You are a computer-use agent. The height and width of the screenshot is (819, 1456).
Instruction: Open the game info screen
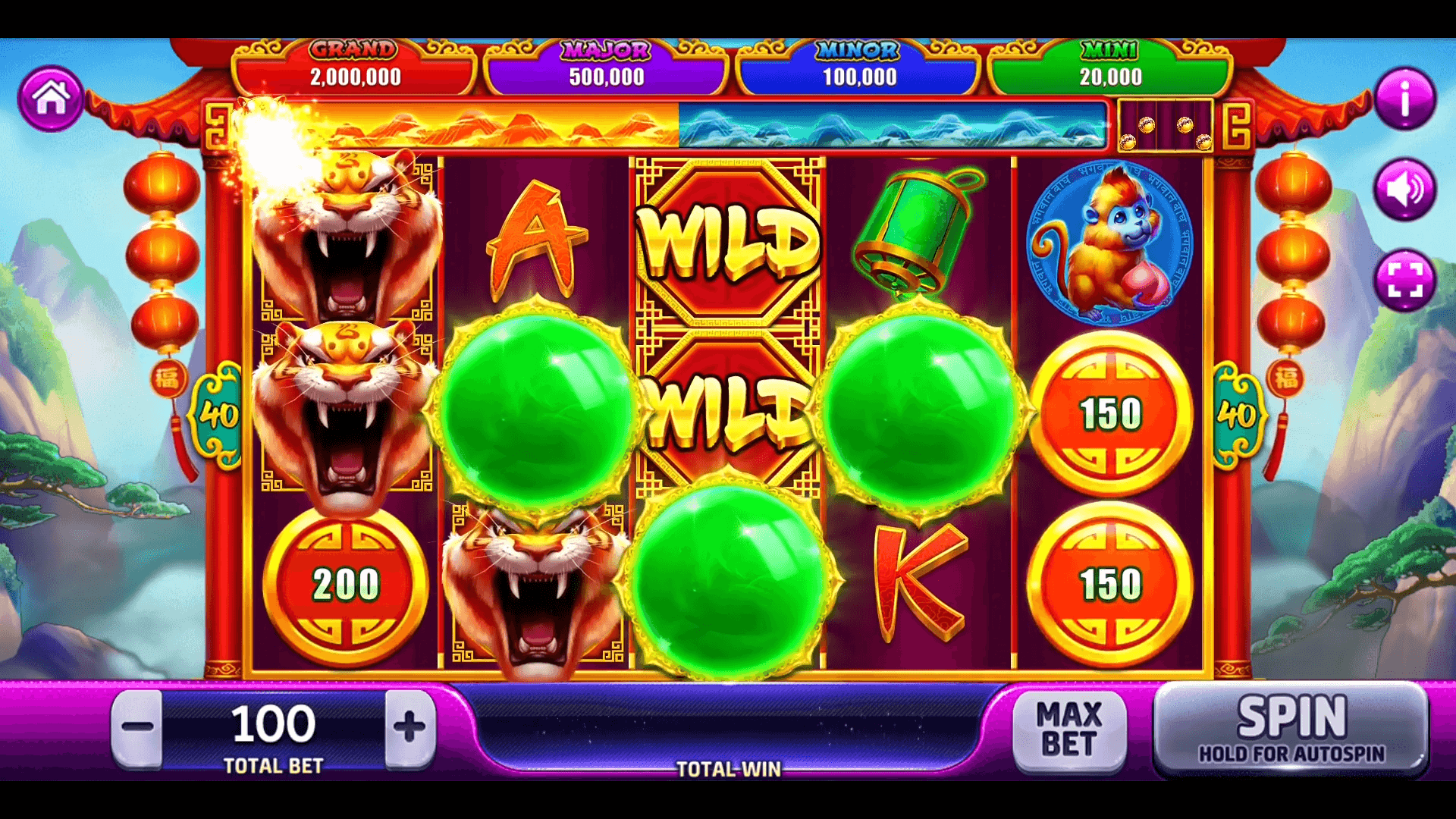click(x=1404, y=99)
